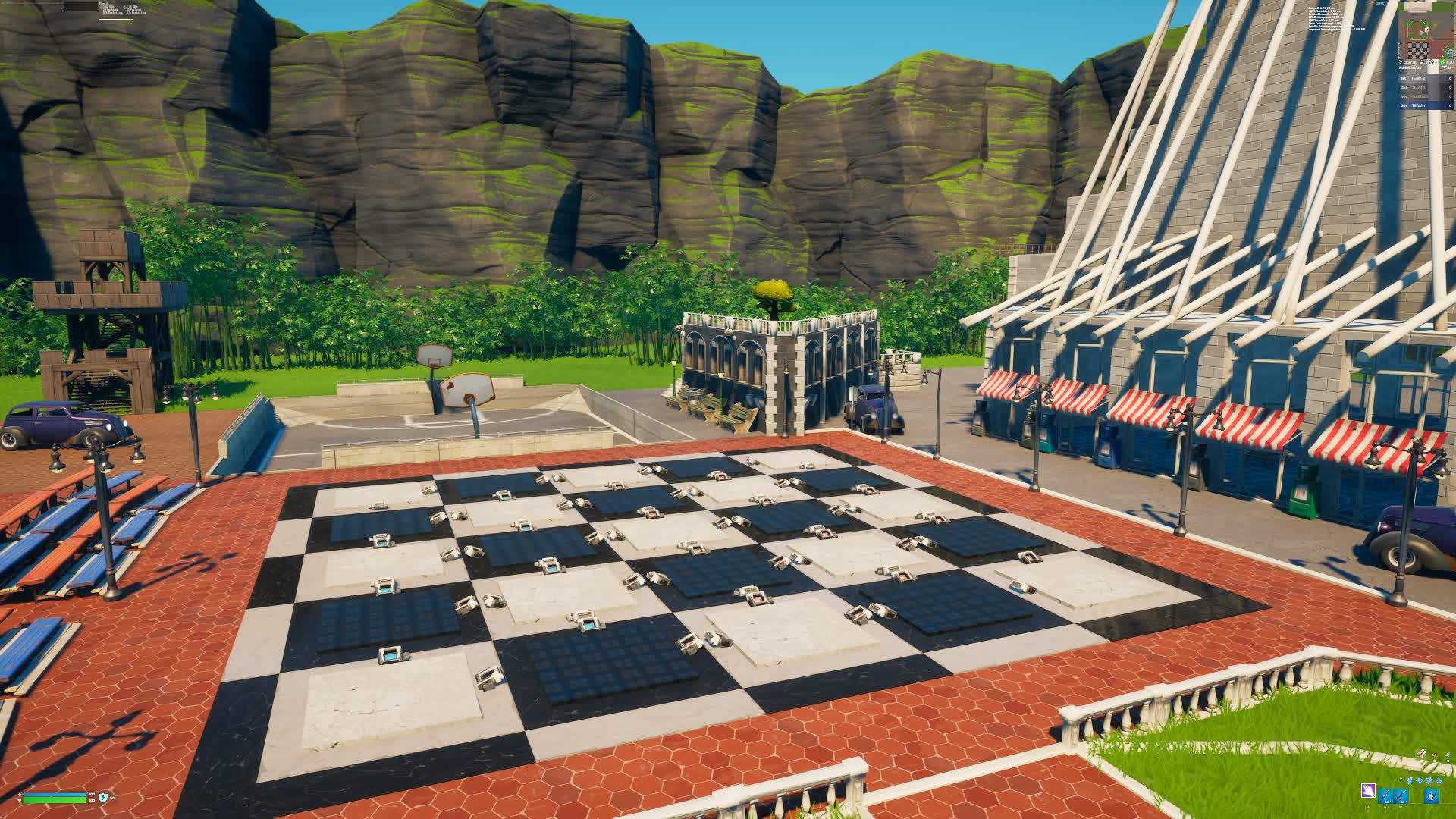Image resolution: width=1456 pixels, height=819 pixels.
Task: Select the first rifle weapon slot
Action: pos(1385,796)
